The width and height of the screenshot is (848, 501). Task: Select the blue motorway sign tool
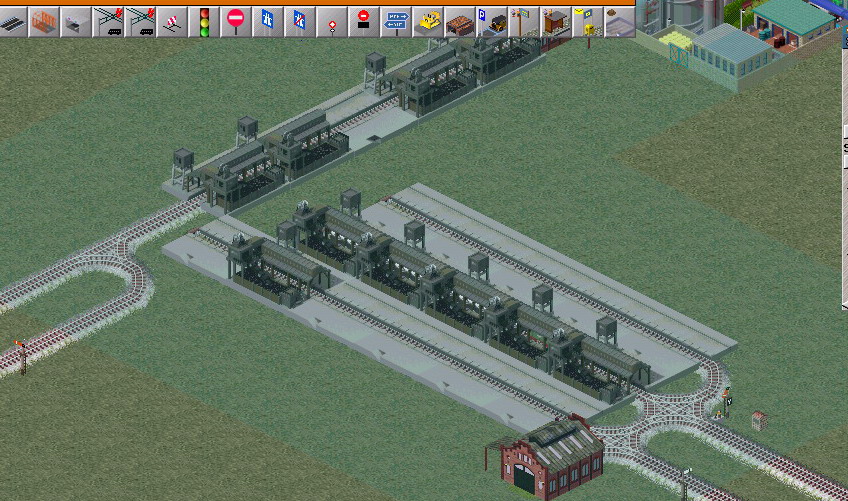click(267, 22)
